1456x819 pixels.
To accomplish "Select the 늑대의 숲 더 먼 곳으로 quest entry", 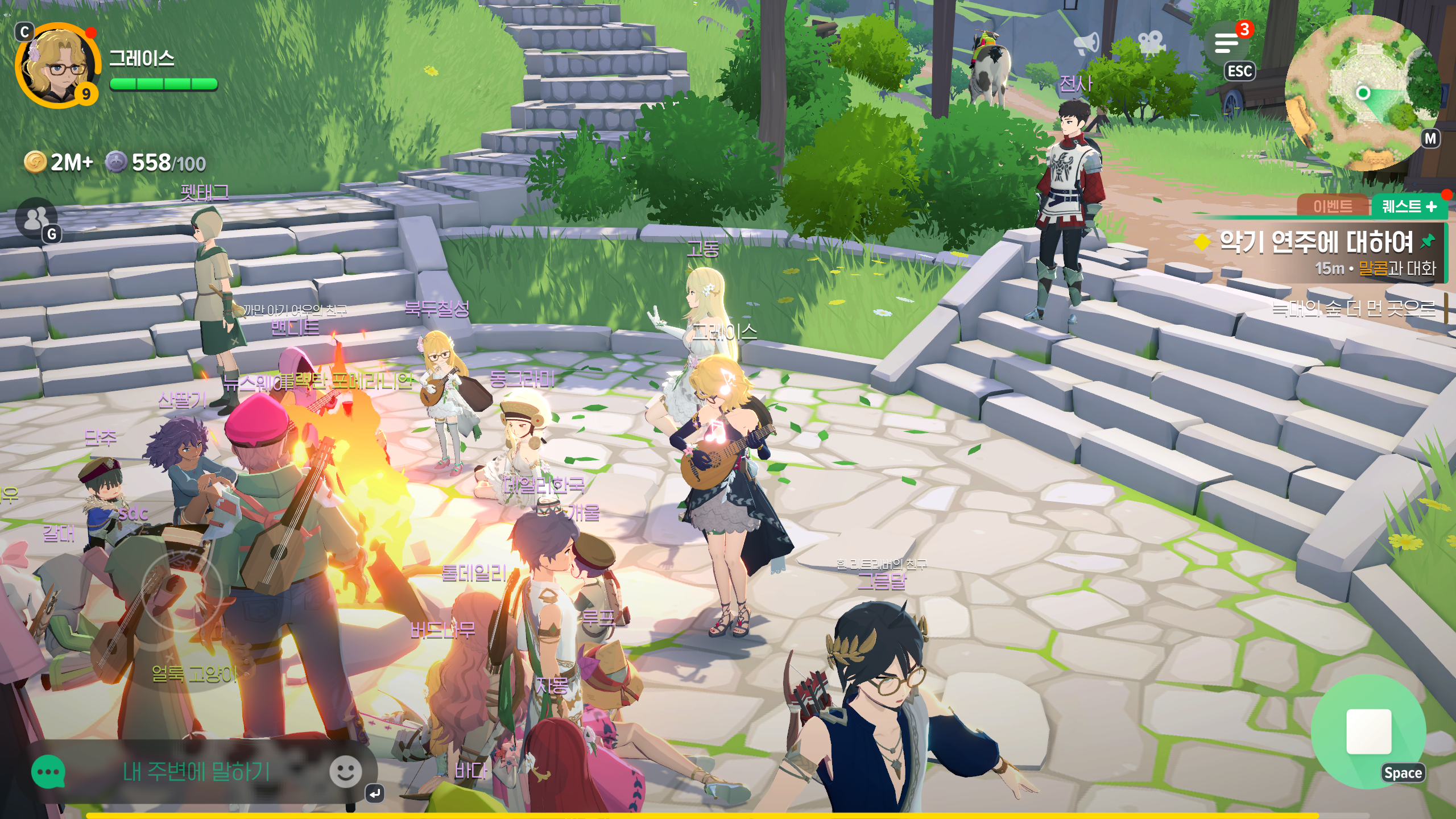I will (1354, 308).
